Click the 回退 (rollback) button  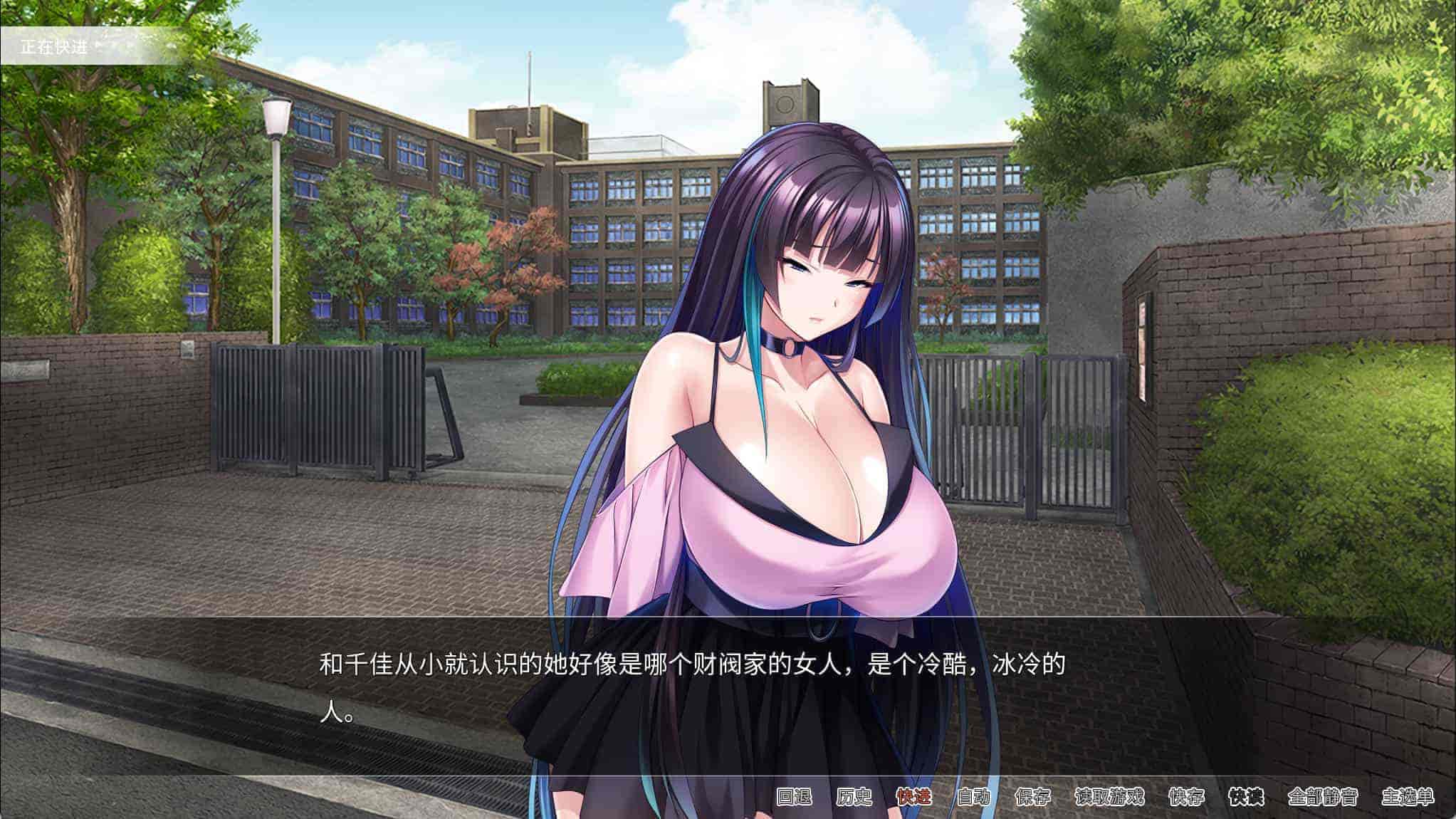point(794,796)
